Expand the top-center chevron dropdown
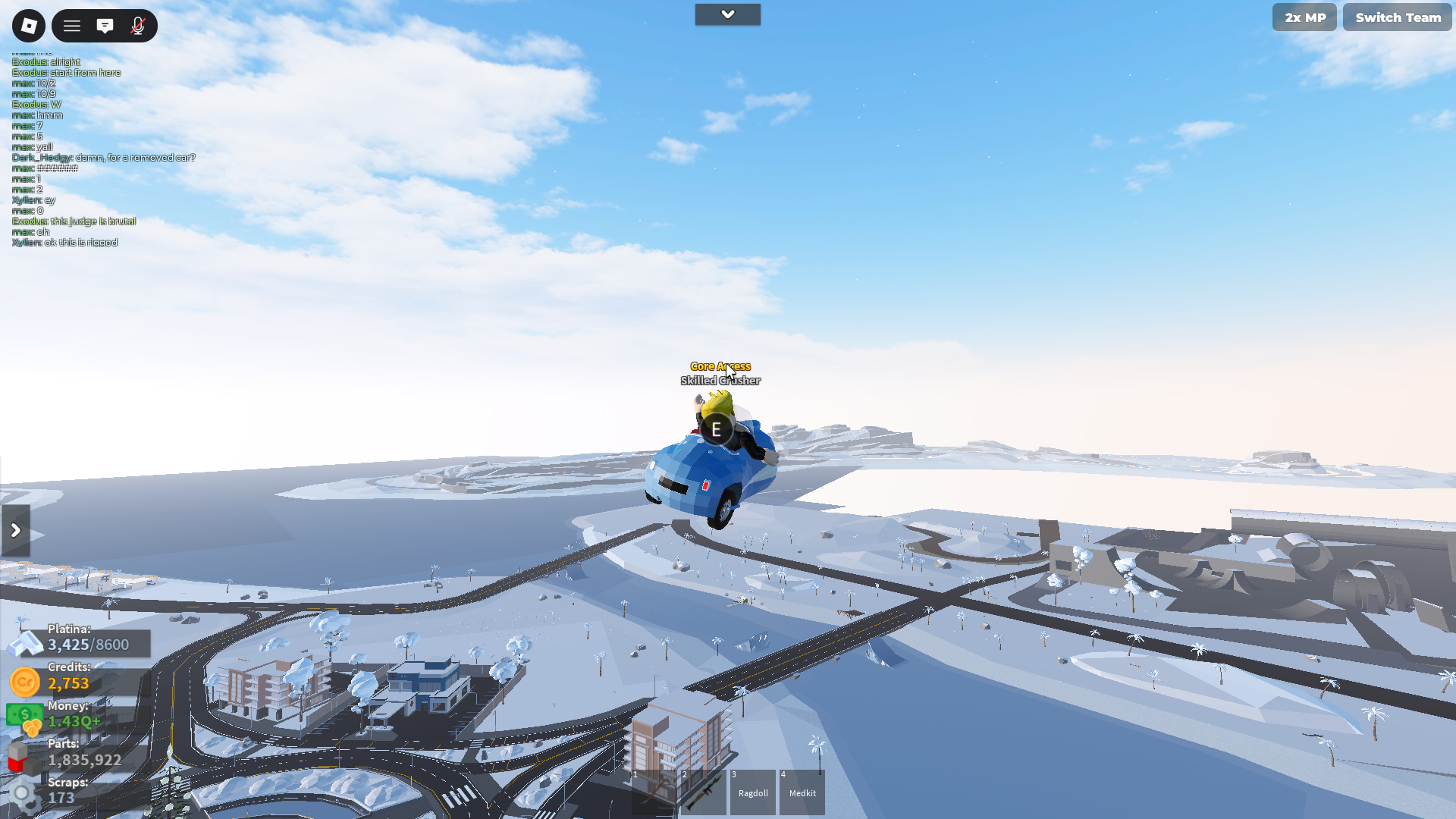The width and height of the screenshot is (1456, 819). tap(727, 14)
